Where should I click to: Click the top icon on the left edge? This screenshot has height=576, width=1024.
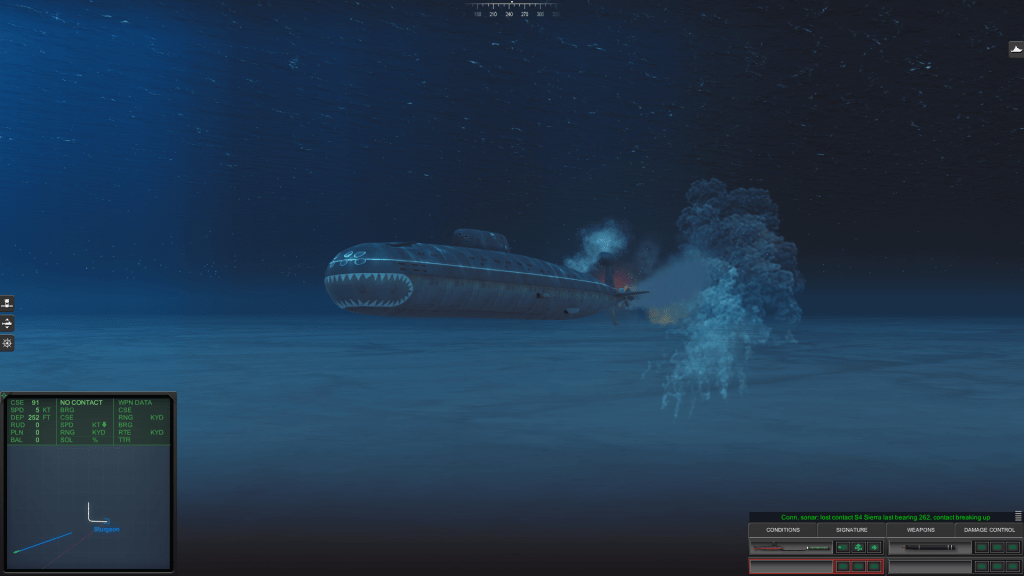[x=7, y=303]
